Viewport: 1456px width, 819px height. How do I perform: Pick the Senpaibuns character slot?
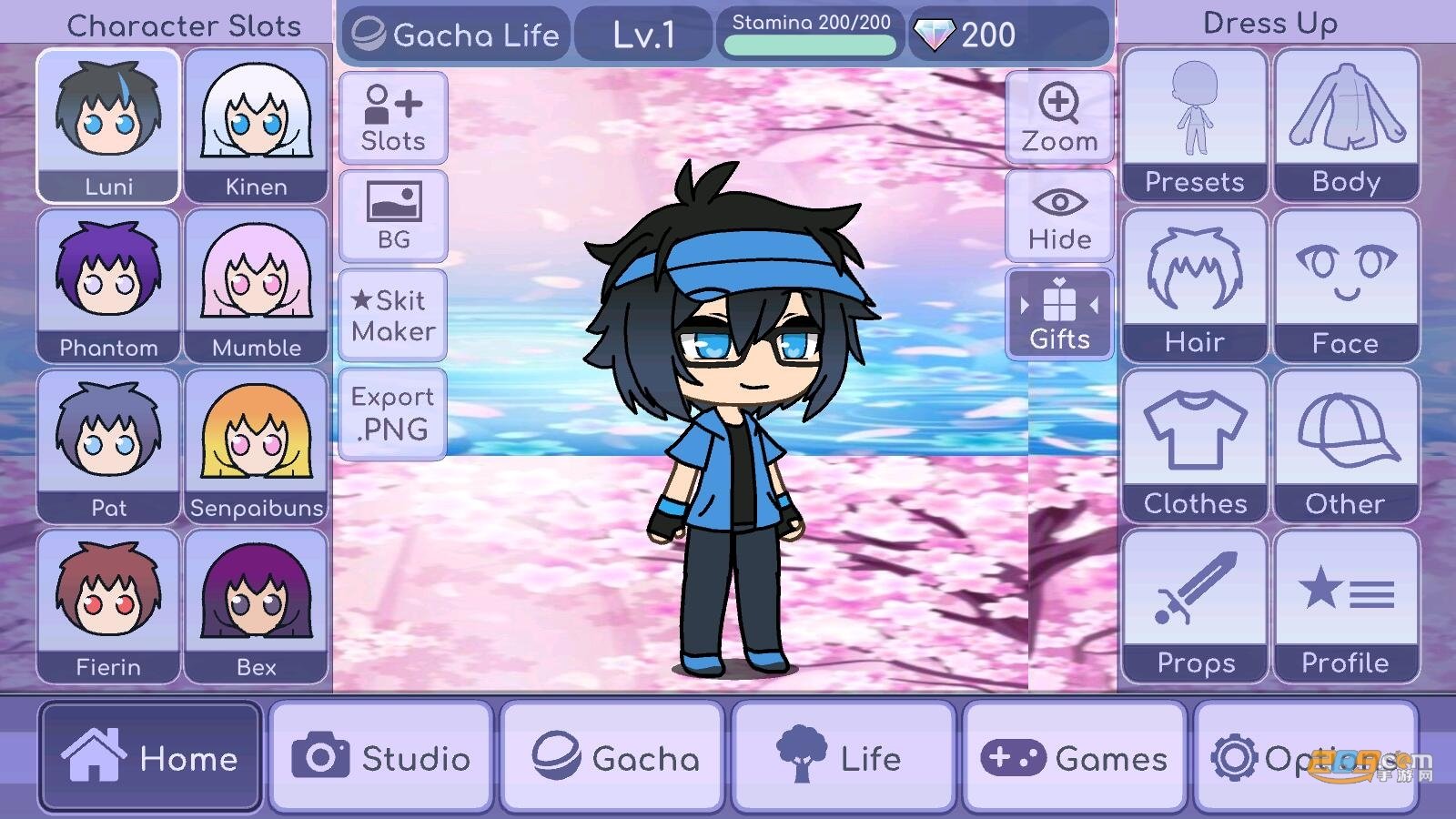(256, 446)
